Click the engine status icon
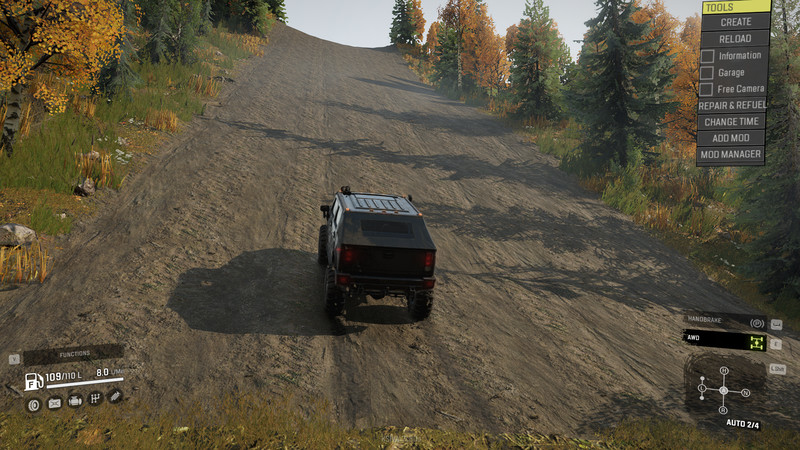This screenshot has height=450, width=800. coord(75,401)
